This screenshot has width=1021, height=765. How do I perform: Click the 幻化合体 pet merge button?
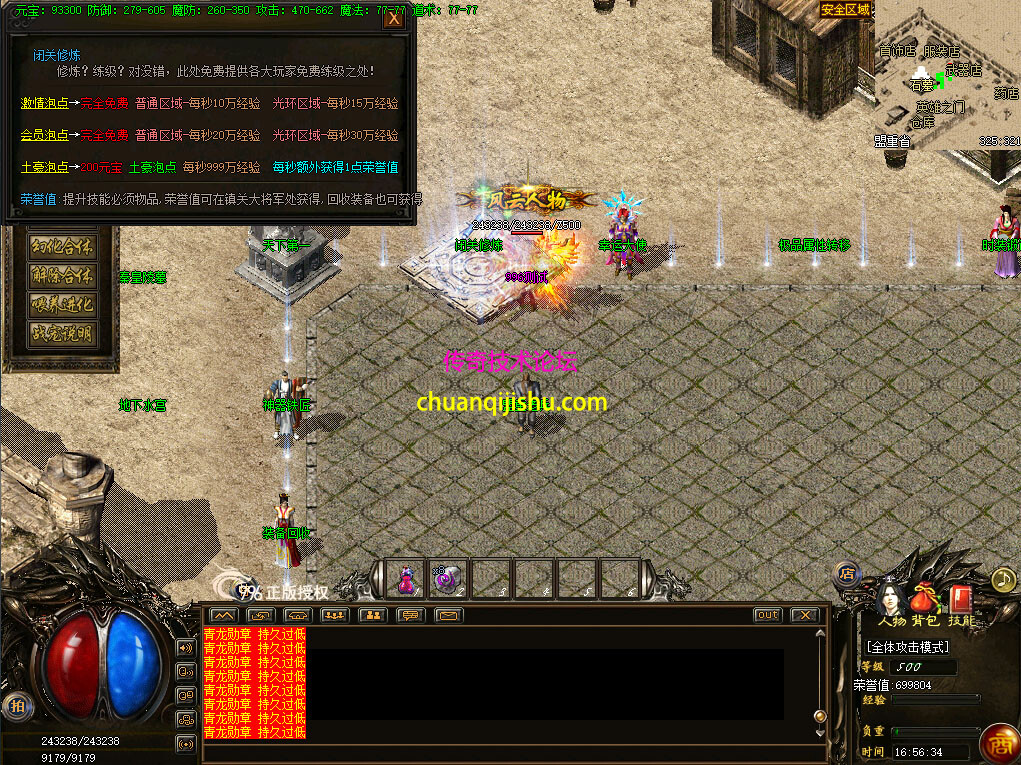[62, 246]
